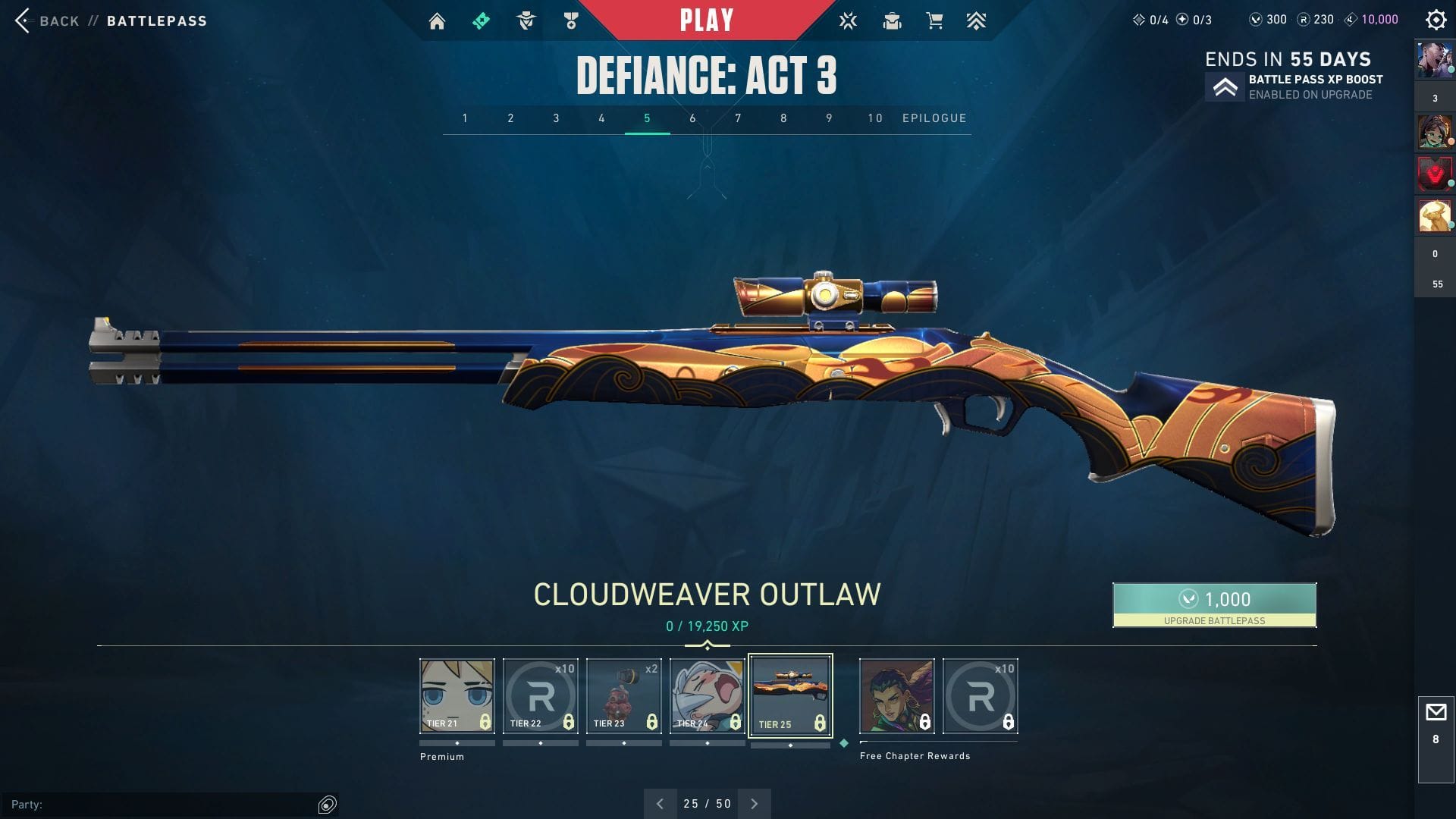
Task: Check Valorant Points balance of 300
Action: tap(1265, 20)
